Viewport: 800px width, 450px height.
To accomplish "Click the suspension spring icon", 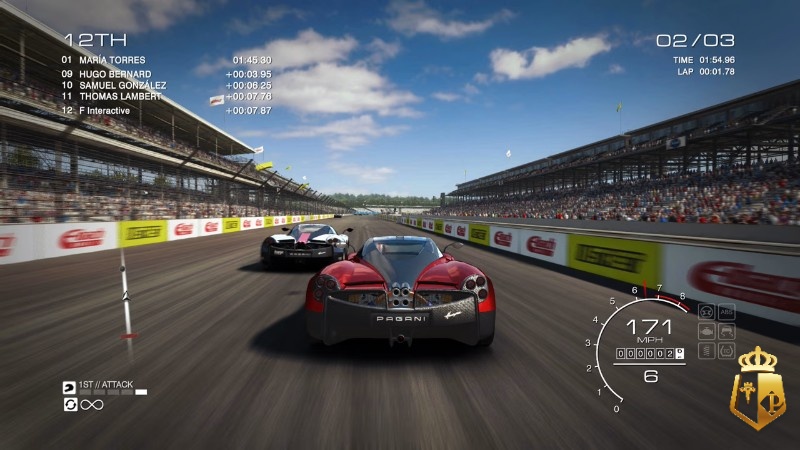I will point(707,350).
